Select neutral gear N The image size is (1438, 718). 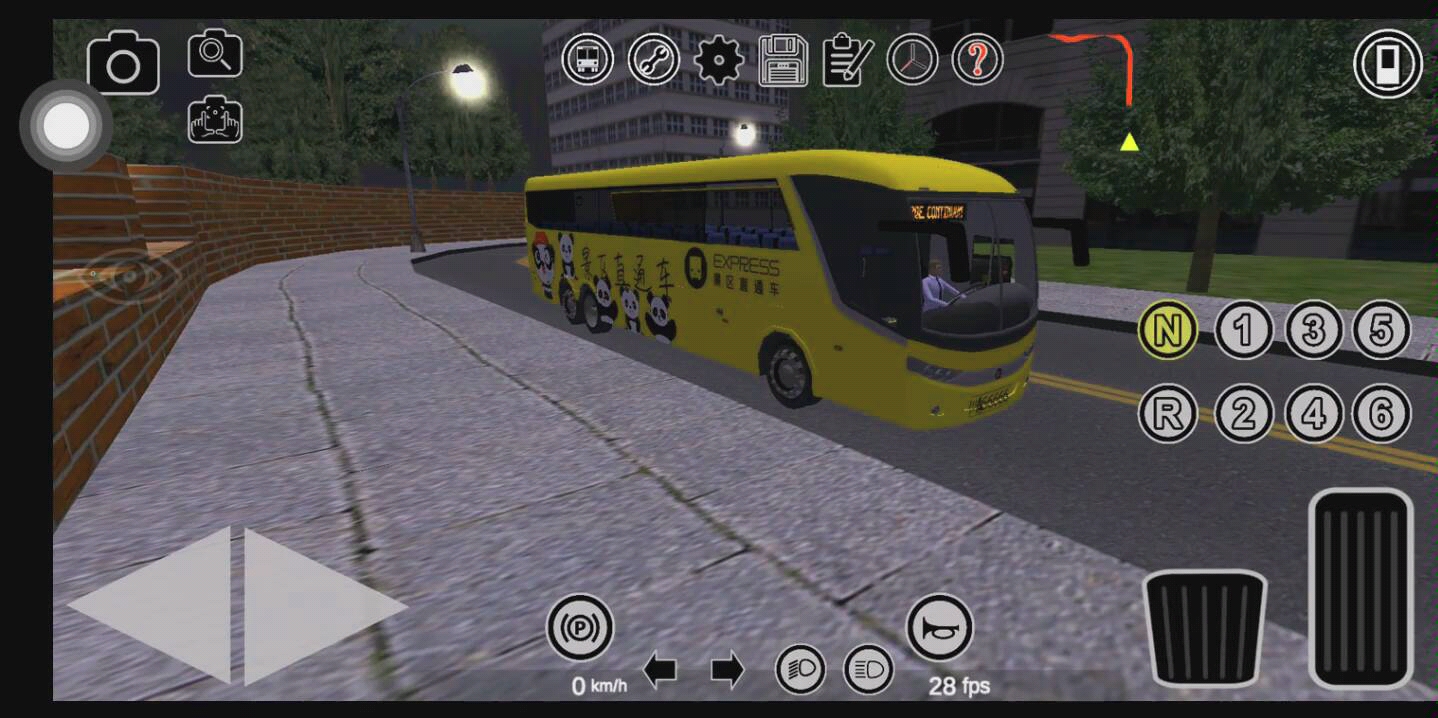click(1167, 330)
